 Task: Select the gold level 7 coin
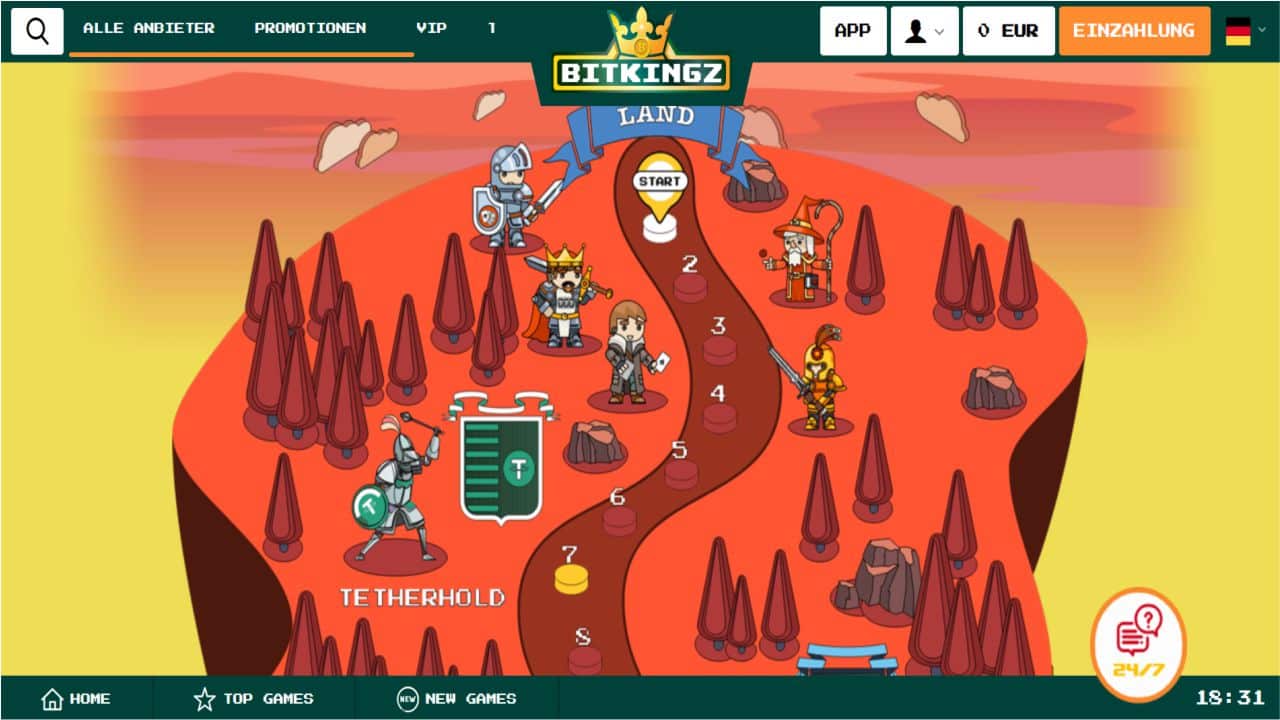[571, 578]
